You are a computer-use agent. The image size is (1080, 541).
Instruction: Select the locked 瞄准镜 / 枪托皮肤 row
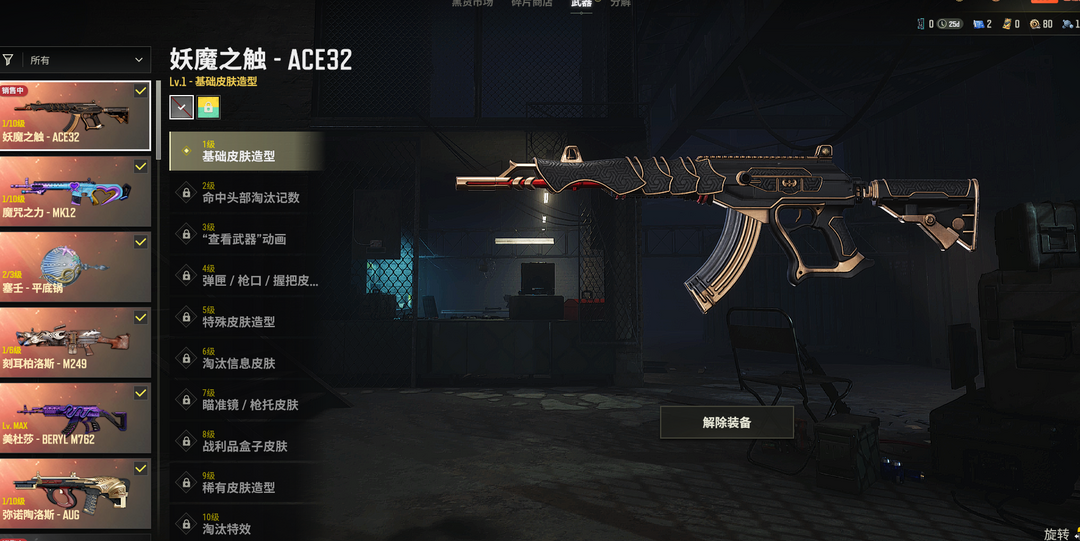pyautogui.click(x=246, y=400)
